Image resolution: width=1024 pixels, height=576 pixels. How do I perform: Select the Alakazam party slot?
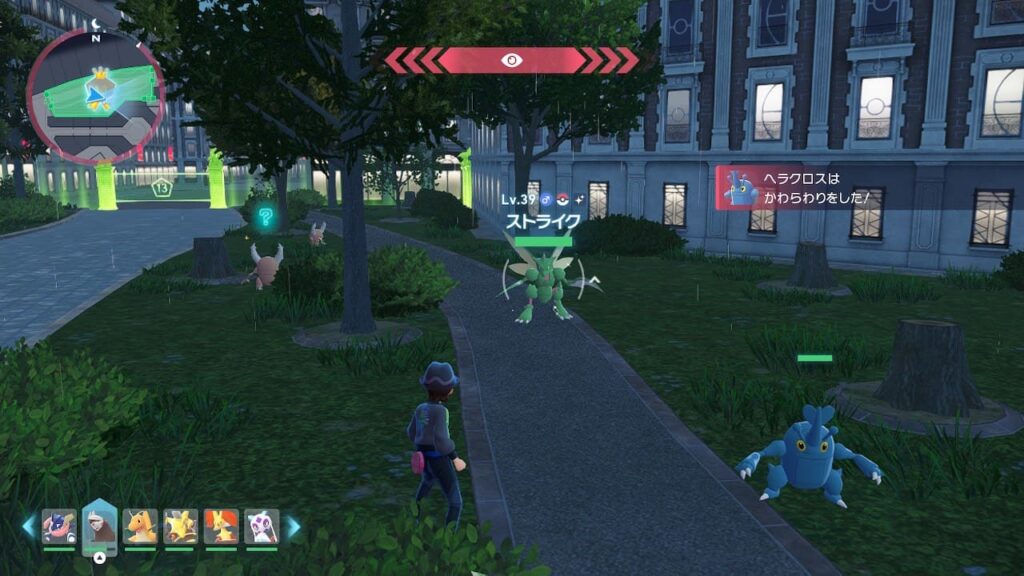coord(180,526)
